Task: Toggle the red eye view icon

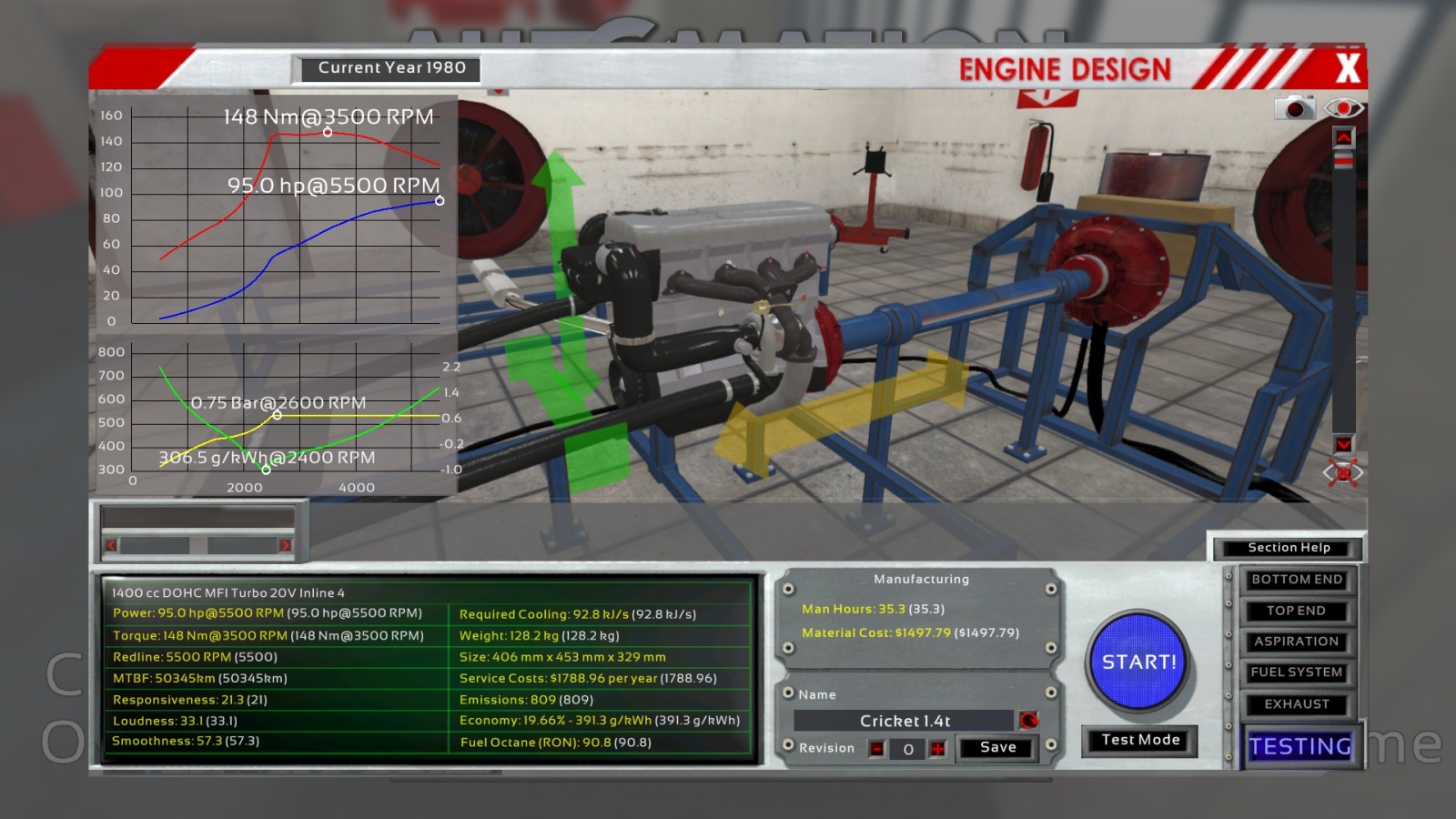Action: [x=1343, y=108]
